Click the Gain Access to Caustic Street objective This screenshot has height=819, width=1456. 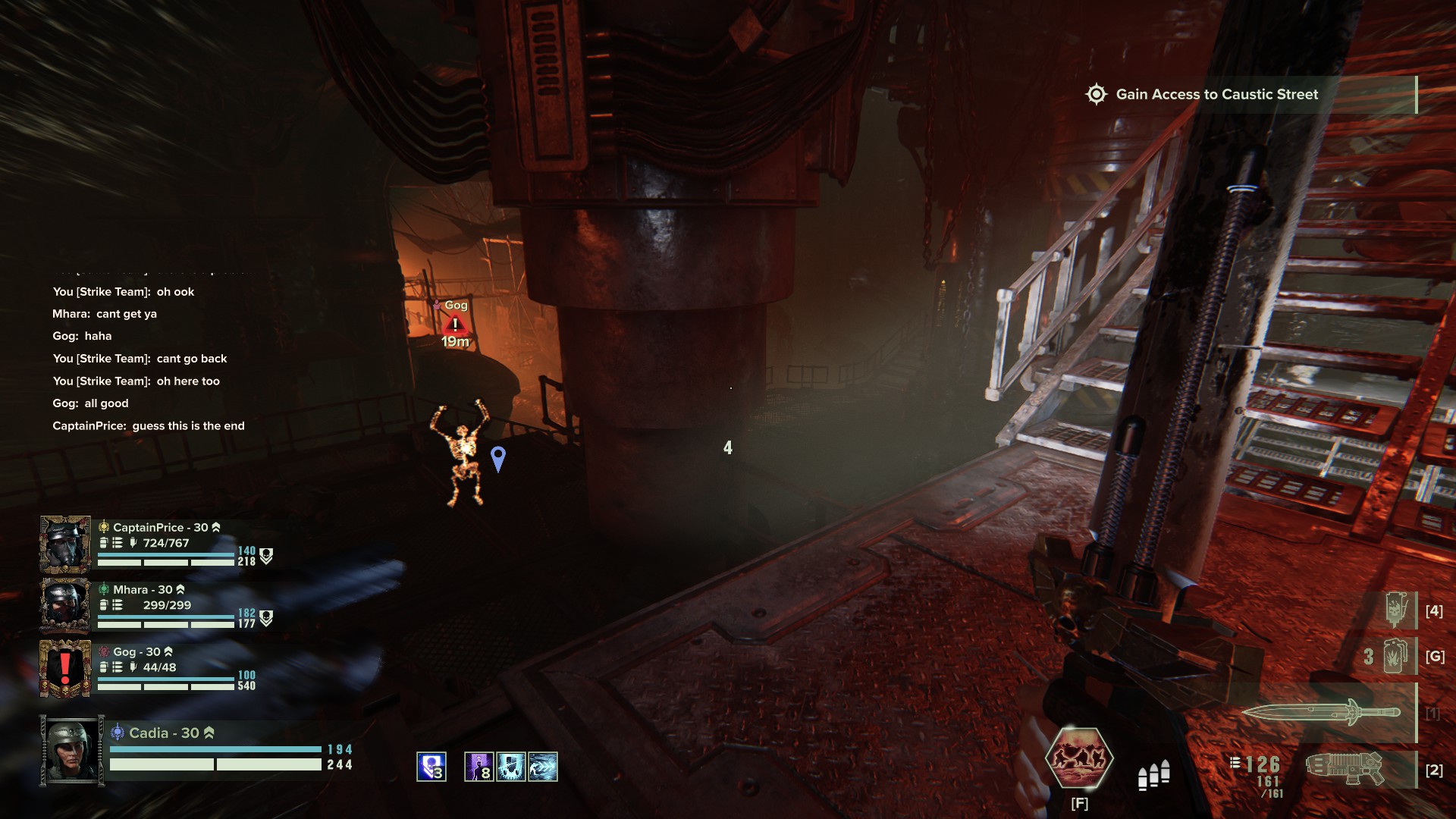pos(1216,95)
